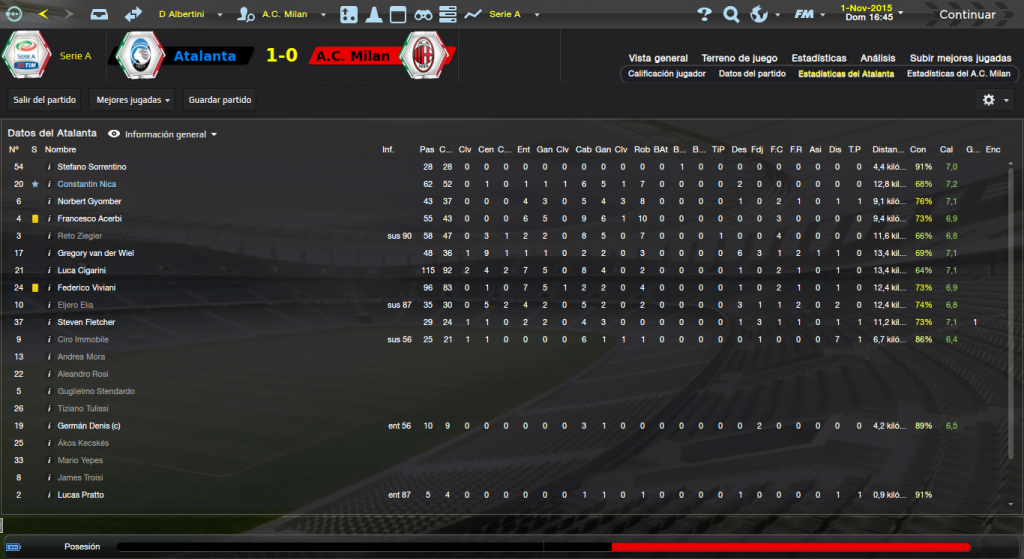Viewport: 1024px width, 559px height.
Task: Open Subir mejores jugadas
Action: click(960, 58)
